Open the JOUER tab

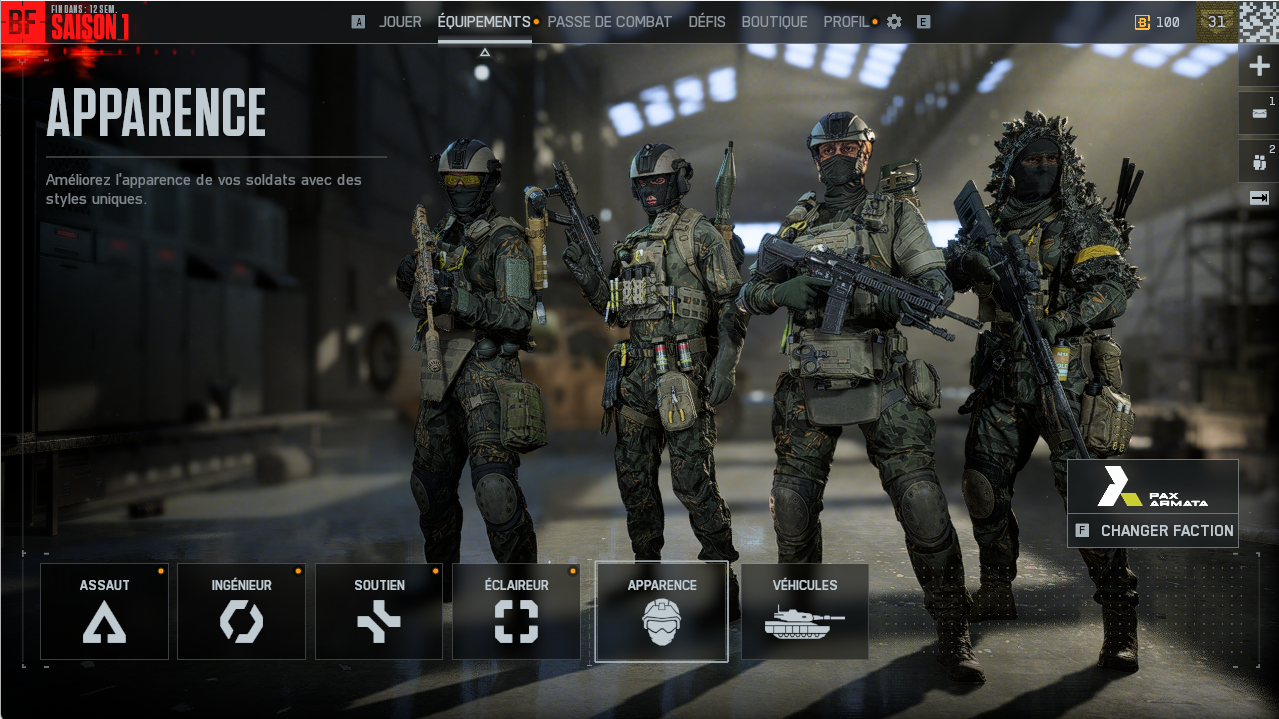400,22
